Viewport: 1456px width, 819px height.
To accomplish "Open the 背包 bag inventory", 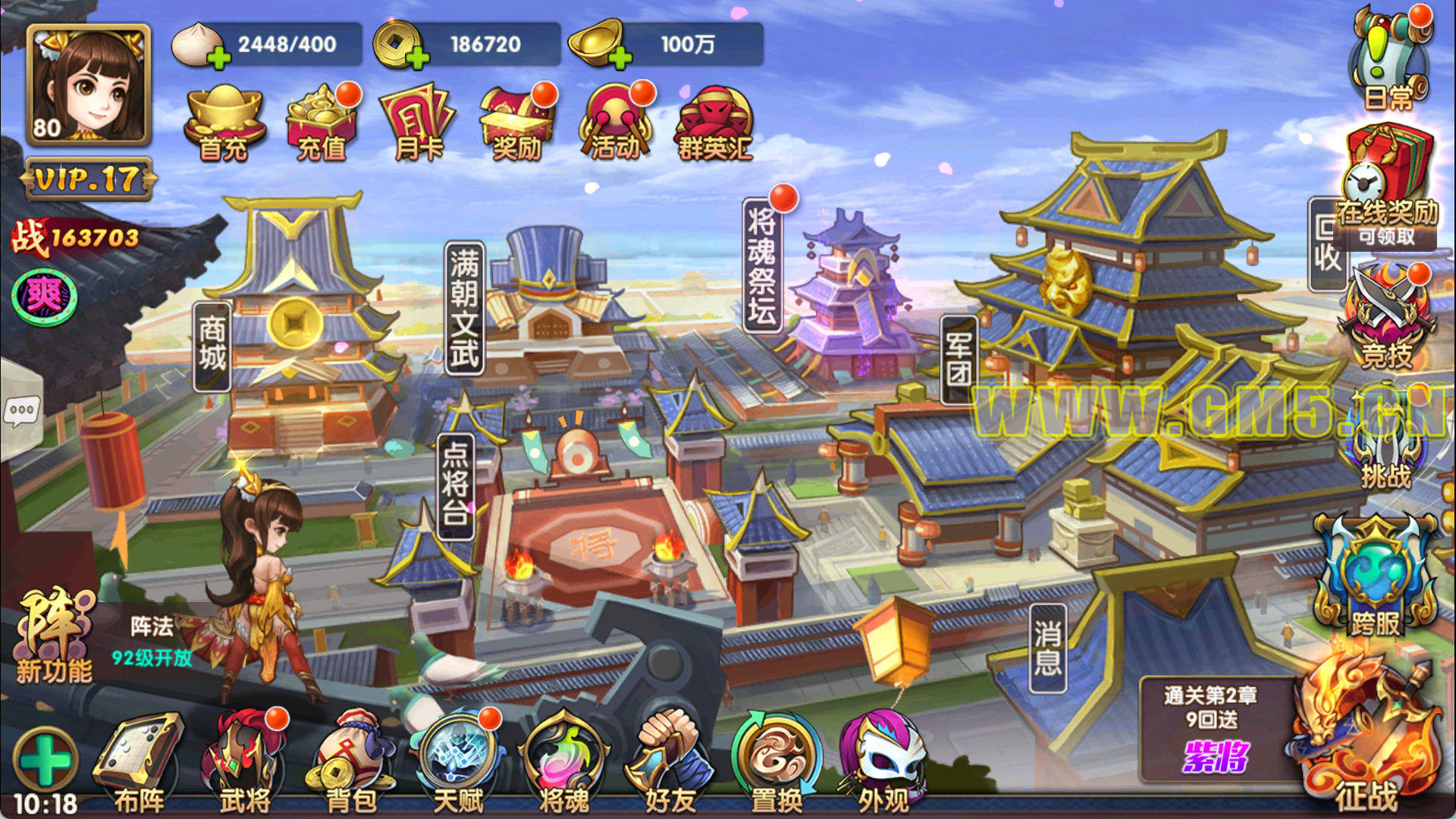I will [x=351, y=762].
